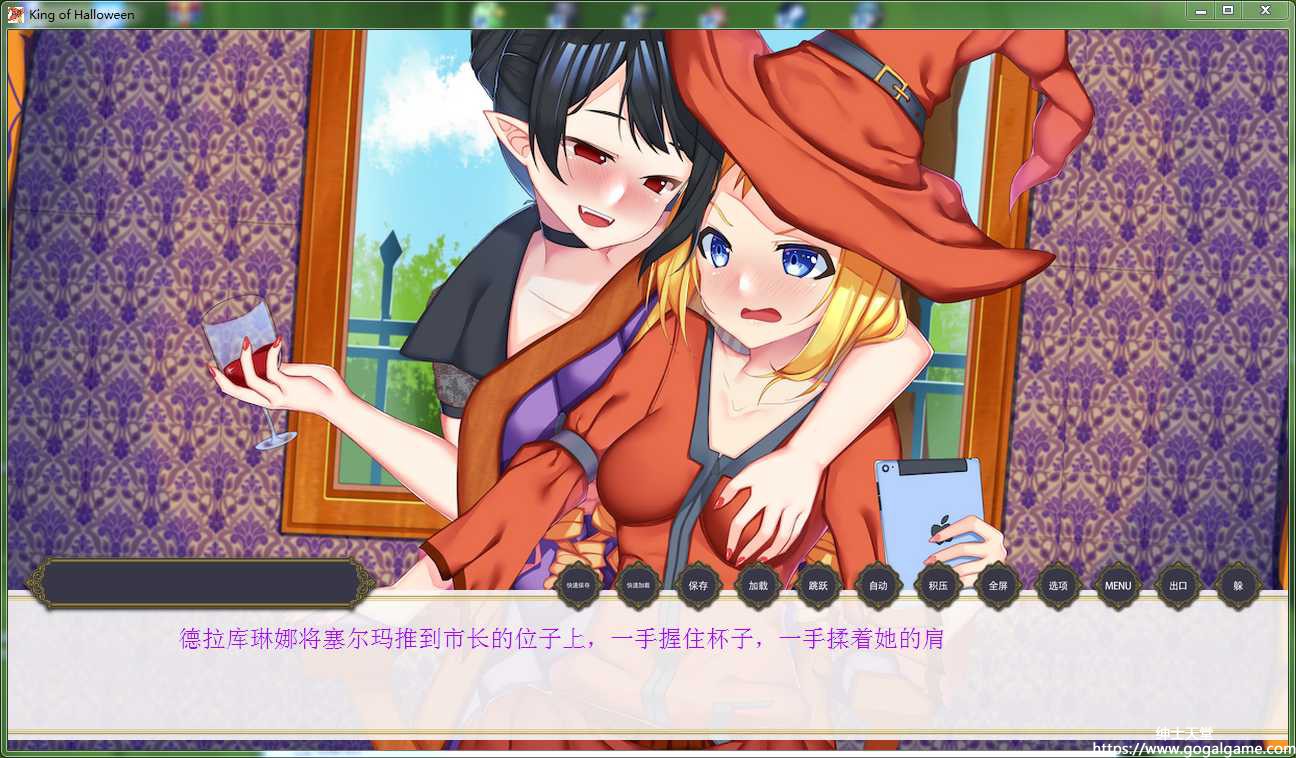Open the 选项 options screen
Screen dimensions: 1296x758
(1058, 586)
